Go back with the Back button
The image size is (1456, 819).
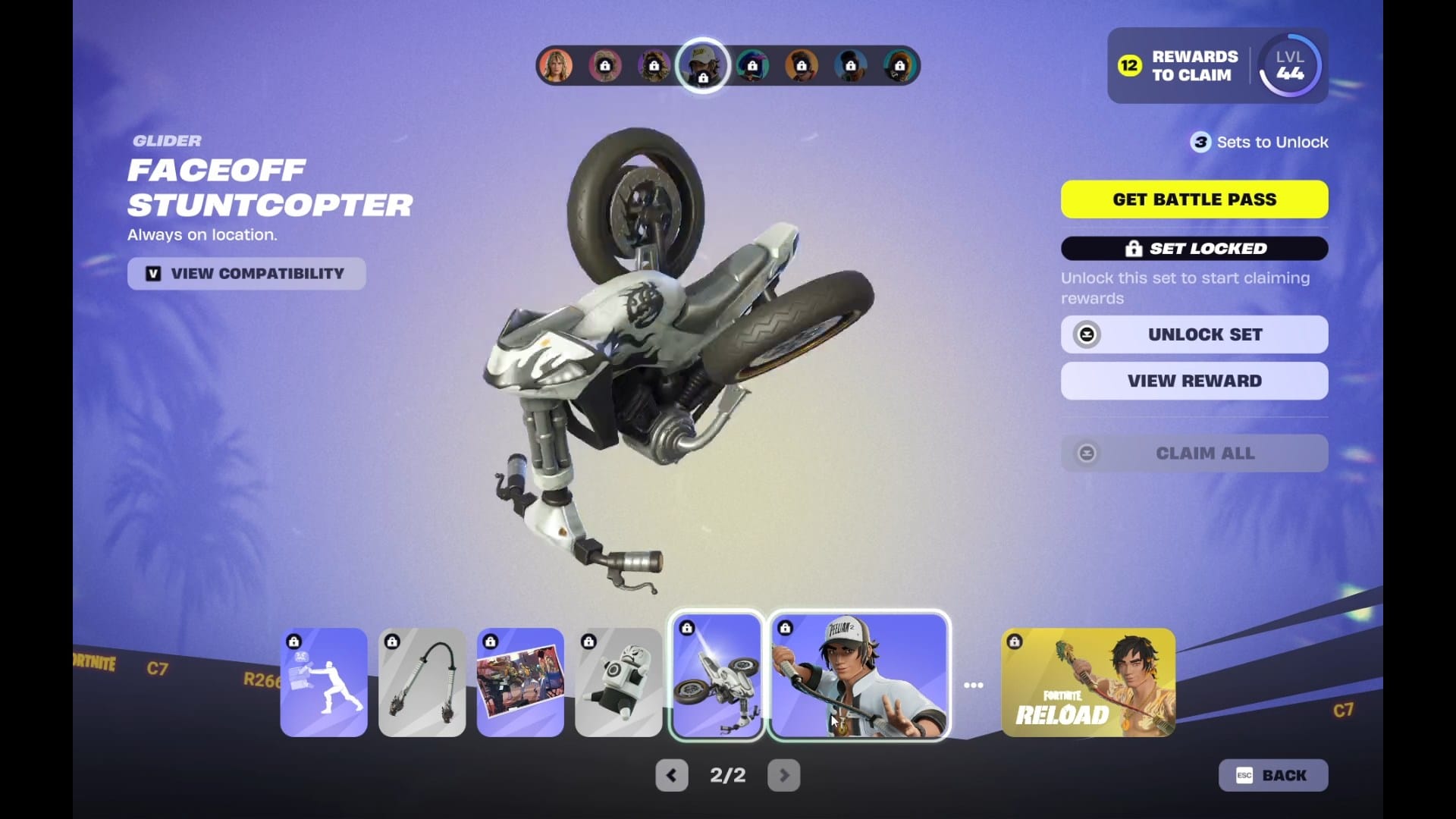(x=1272, y=775)
